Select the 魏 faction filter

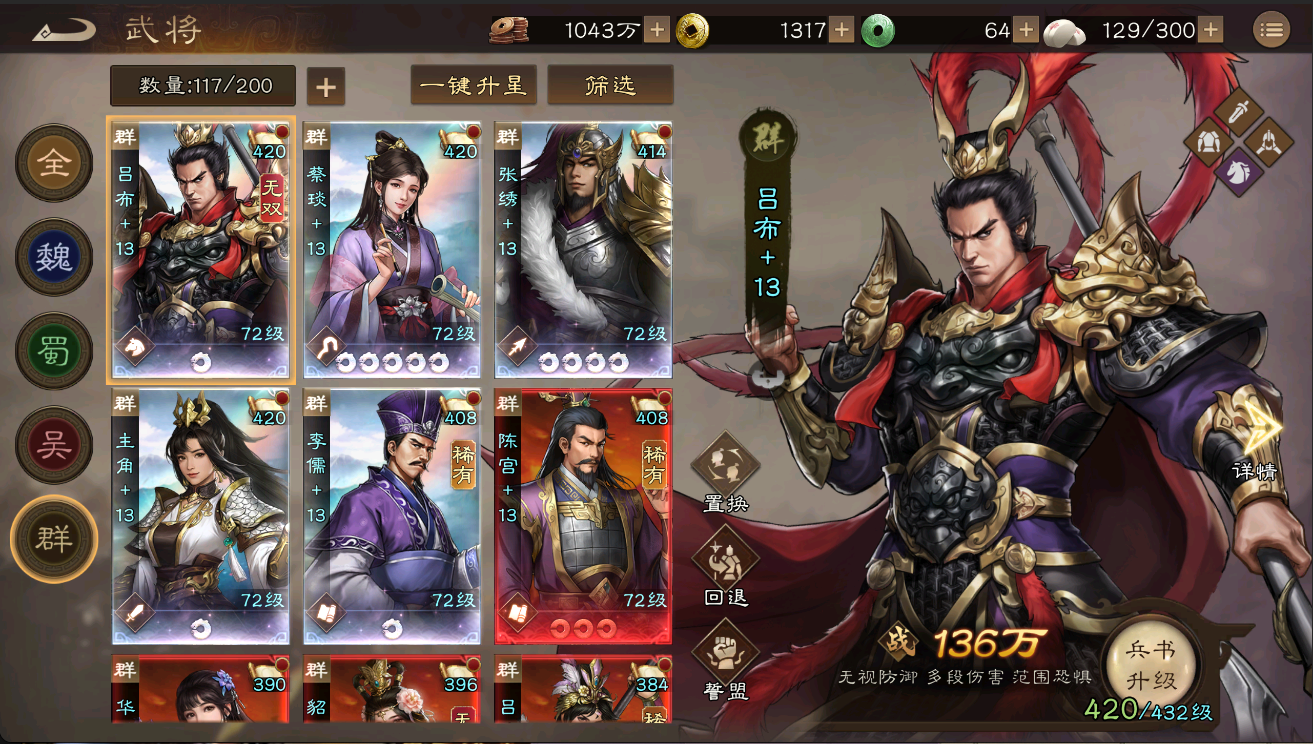pyautogui.click(x=53, y=256)
